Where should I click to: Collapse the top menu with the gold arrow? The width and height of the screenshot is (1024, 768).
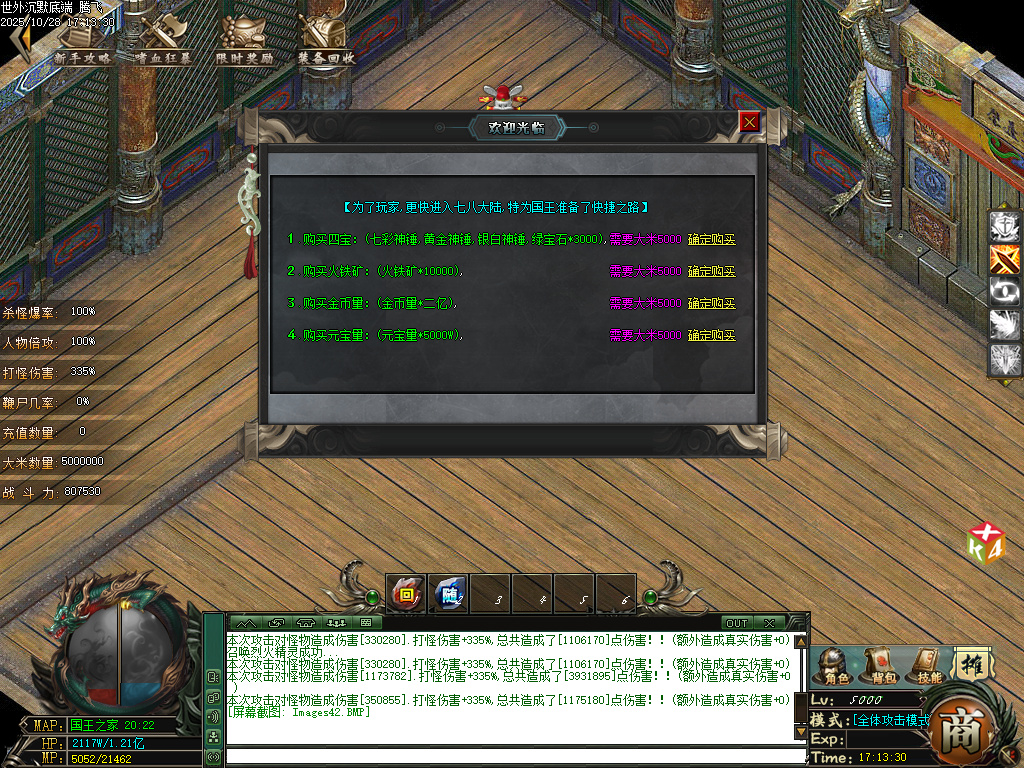17,40
